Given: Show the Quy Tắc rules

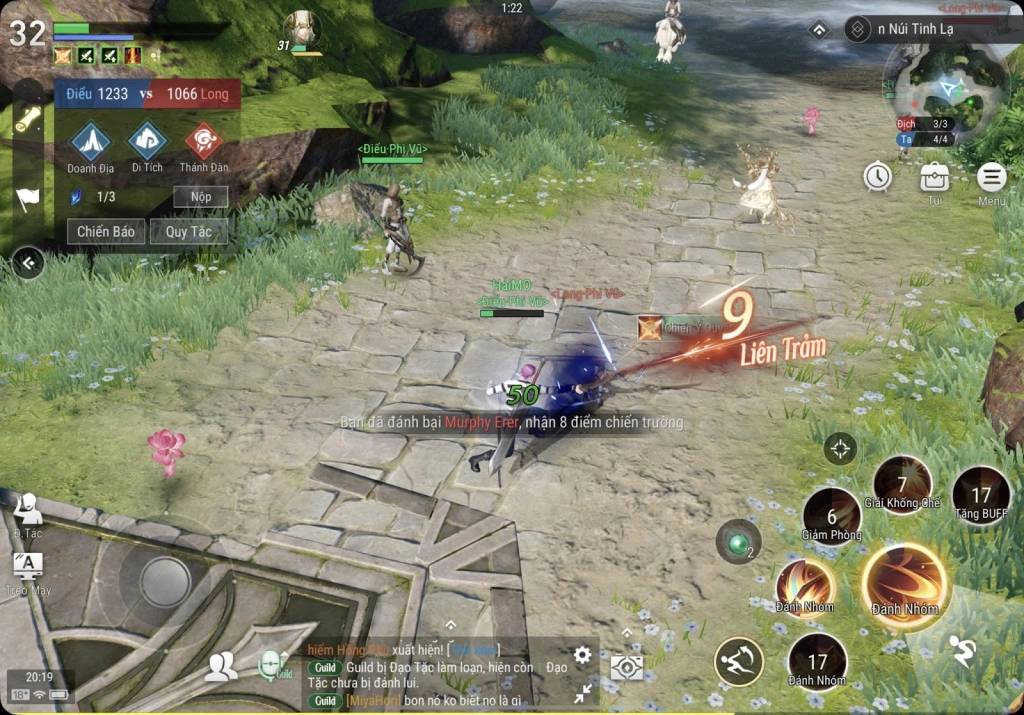Looking at the screenshot, I should (x=189, y=232).
